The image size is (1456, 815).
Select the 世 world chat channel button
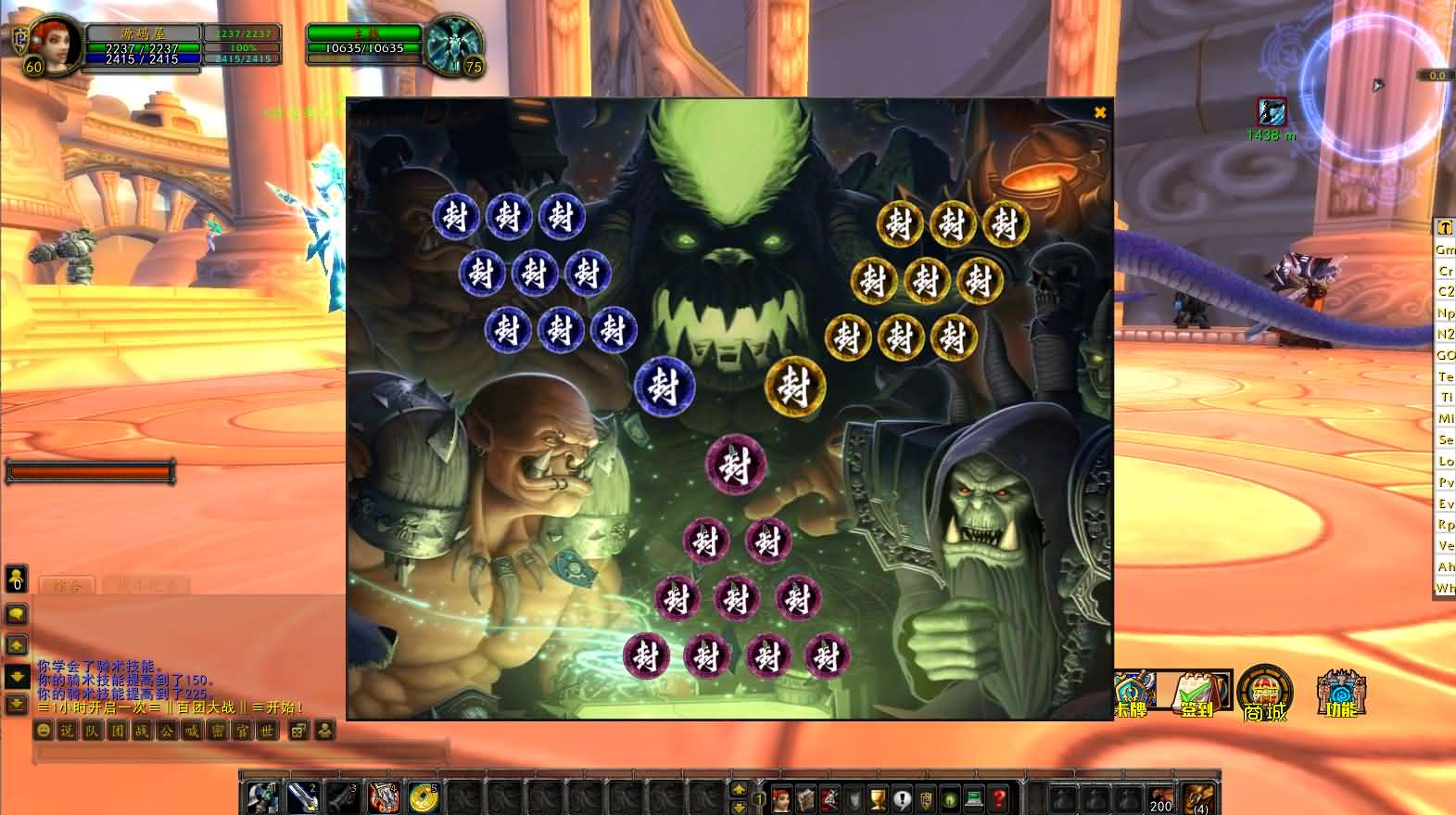point(267,731)
